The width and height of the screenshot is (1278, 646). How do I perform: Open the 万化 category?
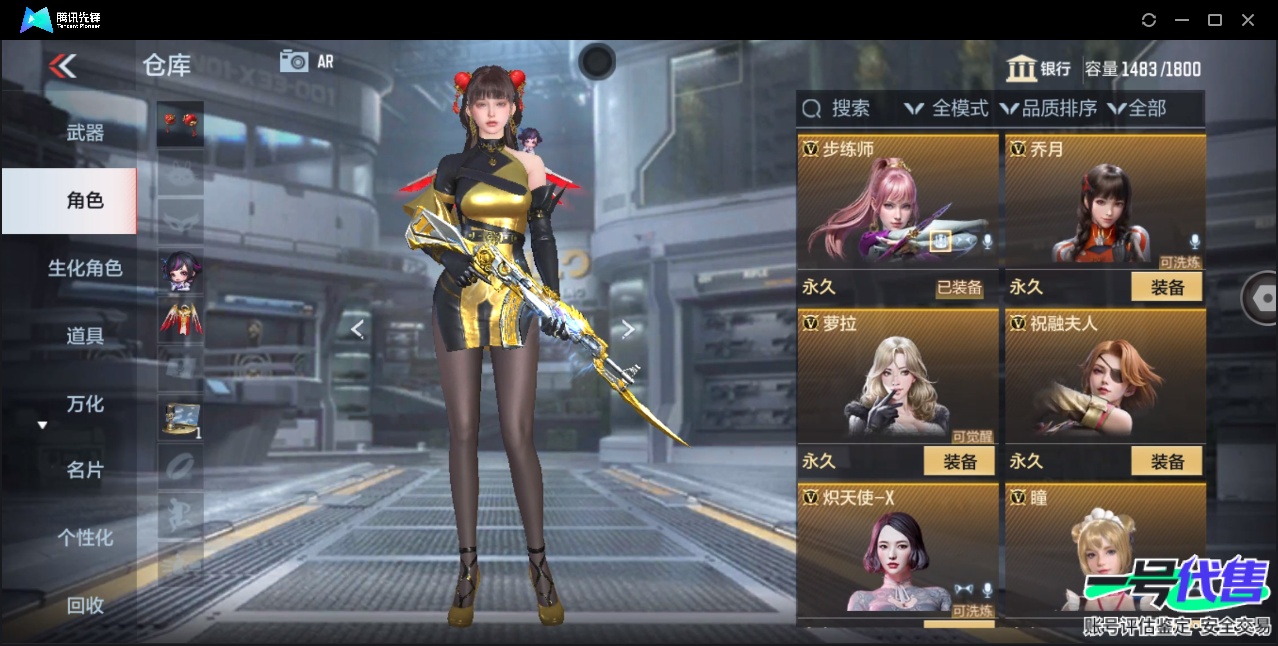point(85,404)
